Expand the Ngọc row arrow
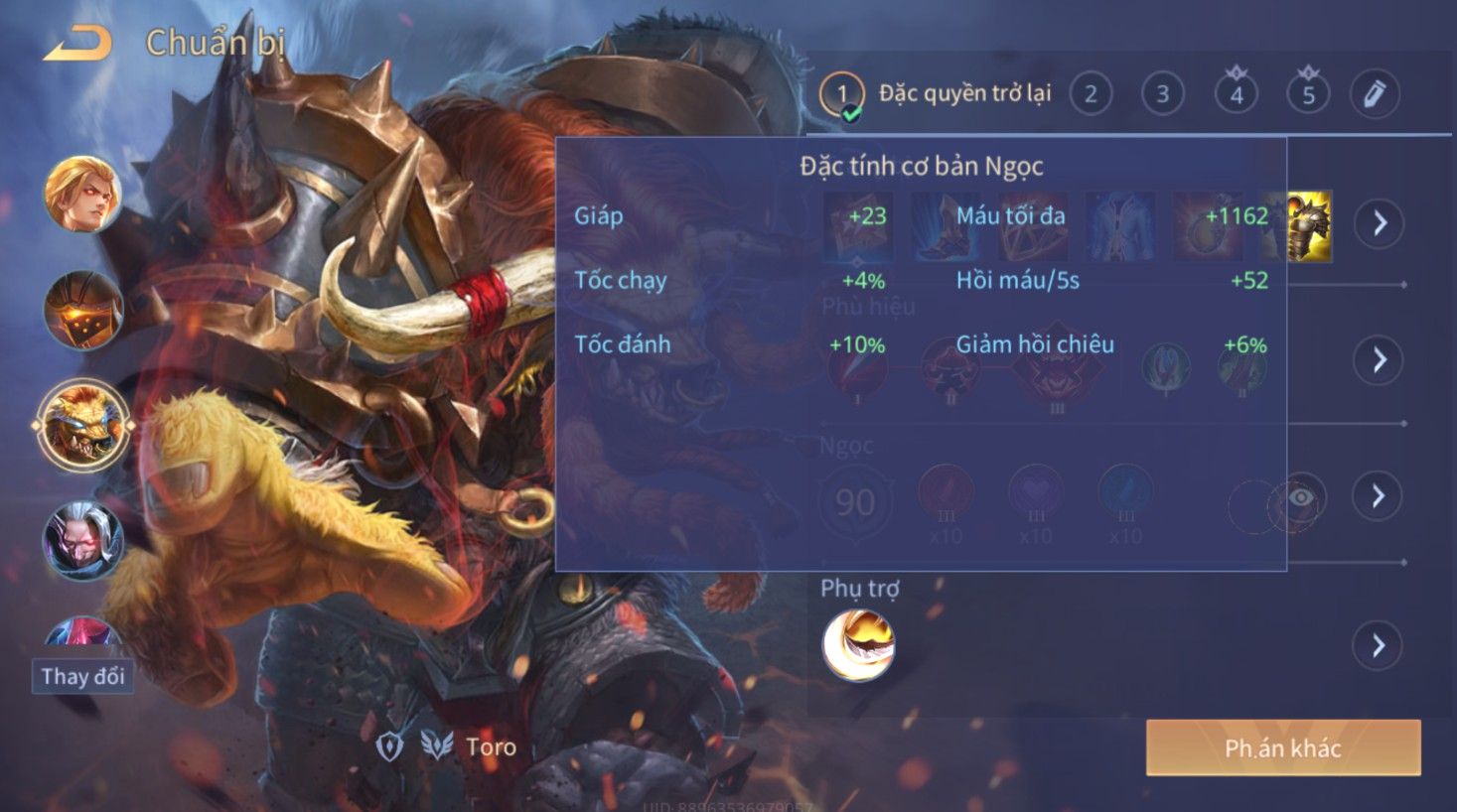Screen dimensions: 1457x812 (x=1378, y=495)
